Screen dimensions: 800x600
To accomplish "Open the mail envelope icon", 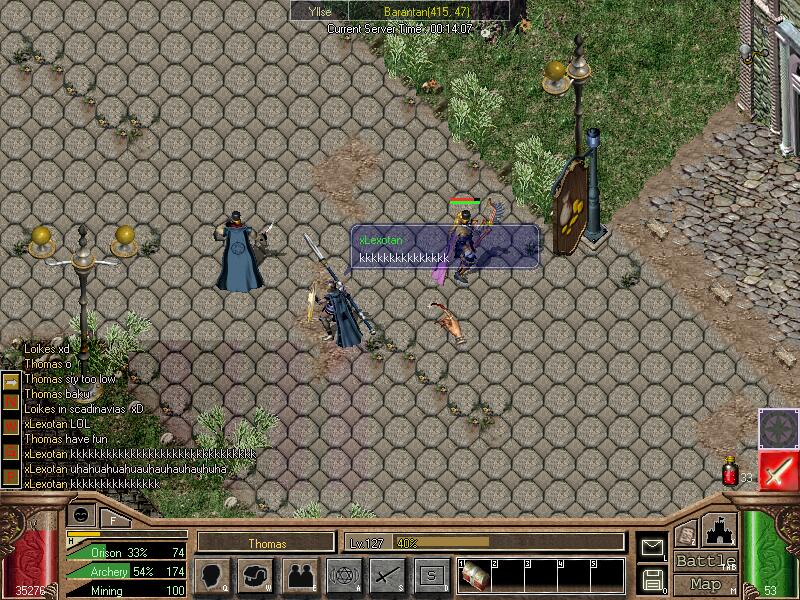I will click(x=652, y=547).
